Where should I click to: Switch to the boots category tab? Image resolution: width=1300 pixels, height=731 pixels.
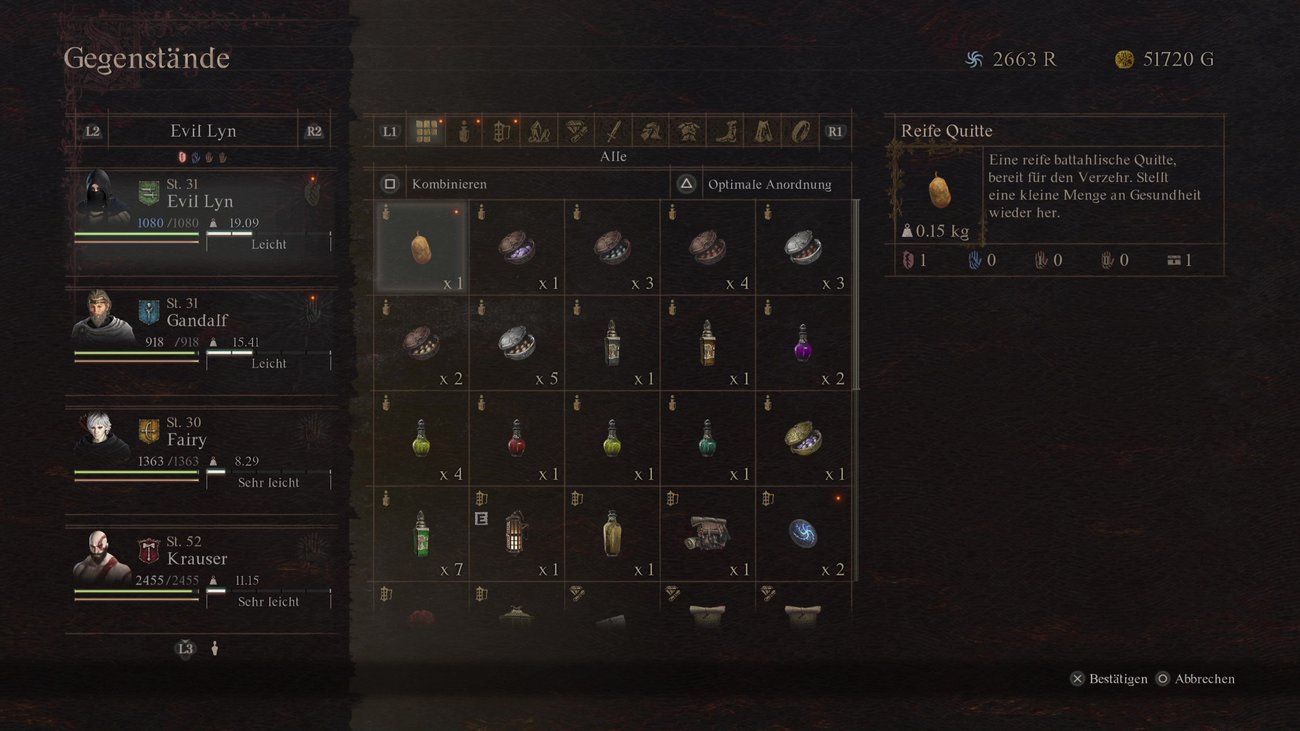[725, 131]
